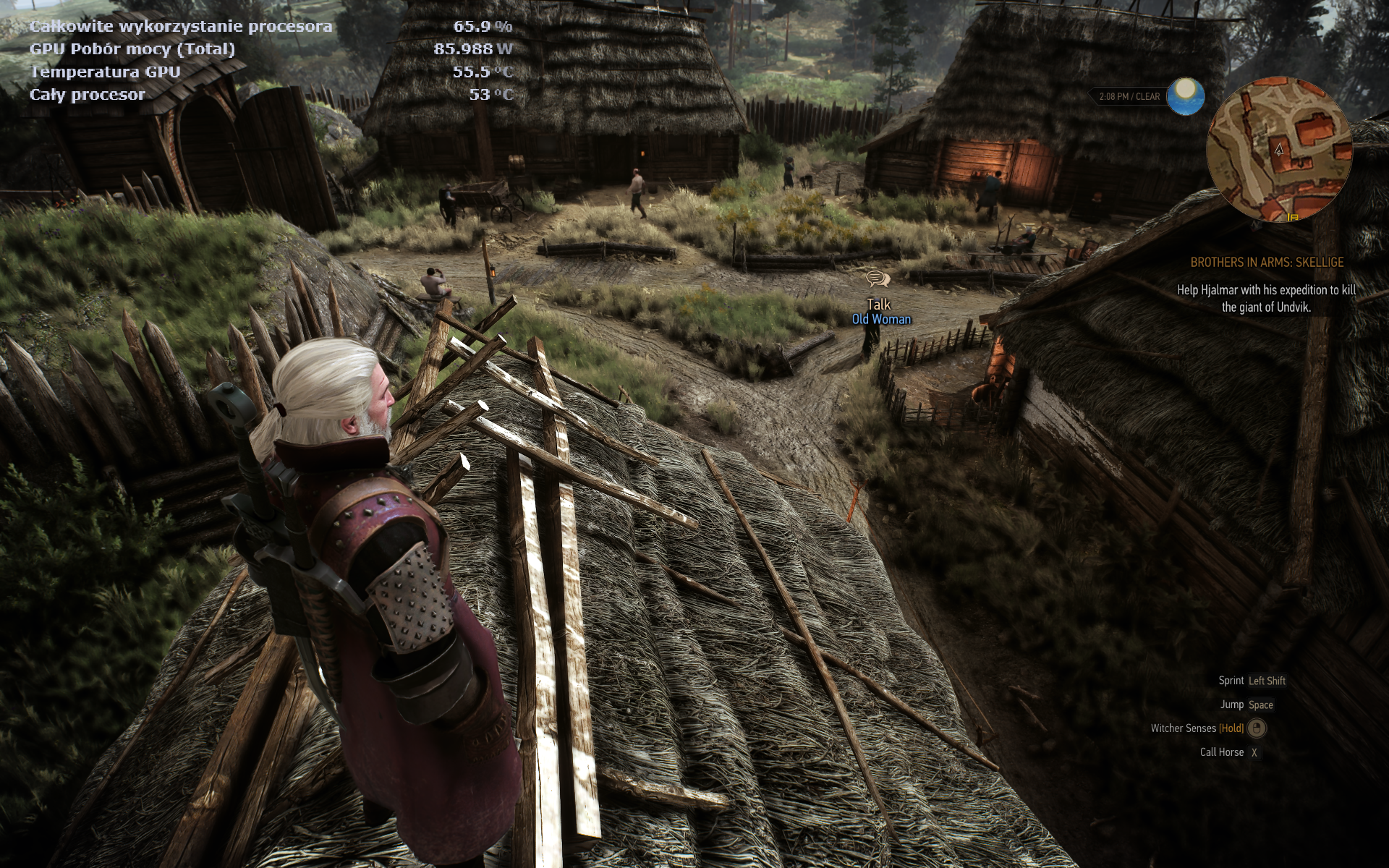This screenshot has width=1389, height=868.
Task: Click the yellow quest marker on minimap
Action: coord(1294,216)
